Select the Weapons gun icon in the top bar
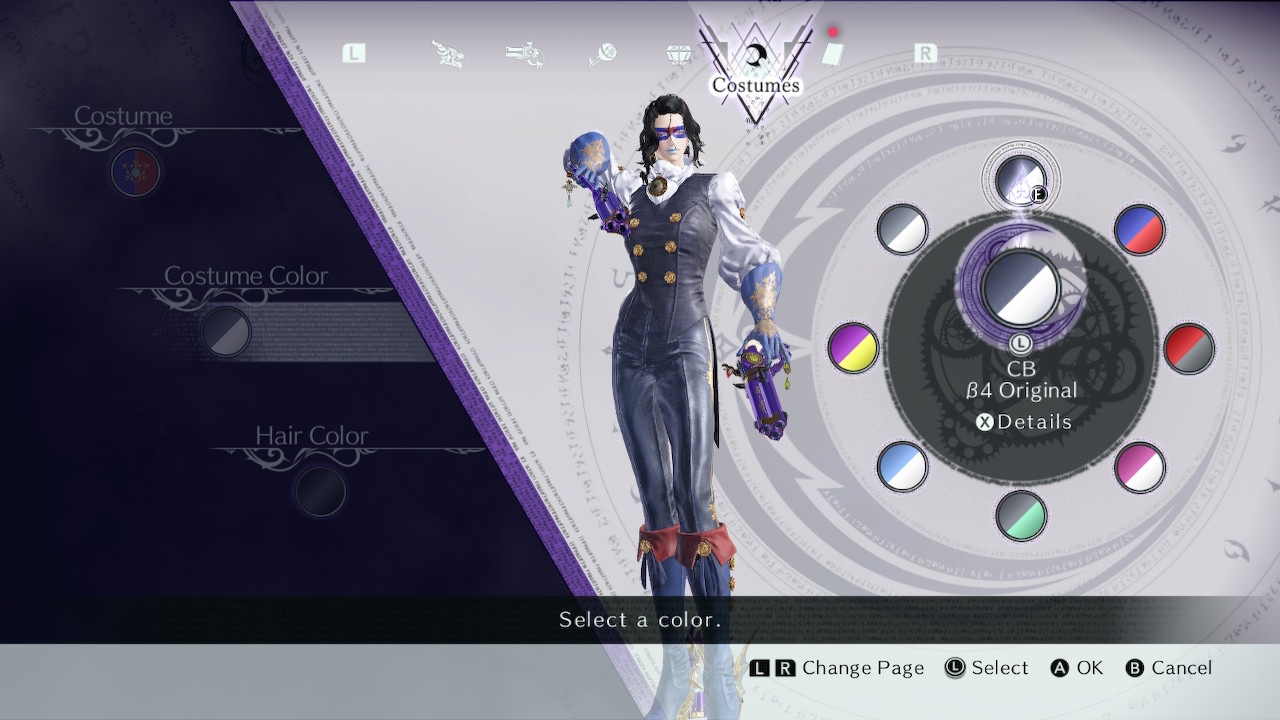 click(525, 53)
